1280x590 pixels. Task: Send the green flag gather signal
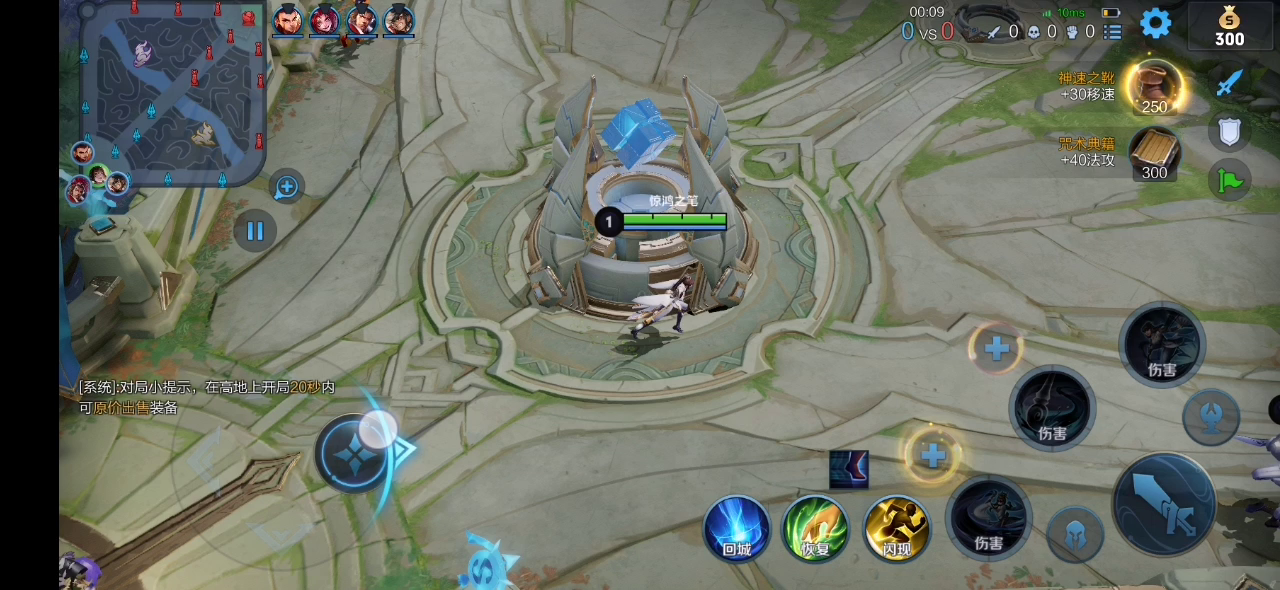point(1229,181)
